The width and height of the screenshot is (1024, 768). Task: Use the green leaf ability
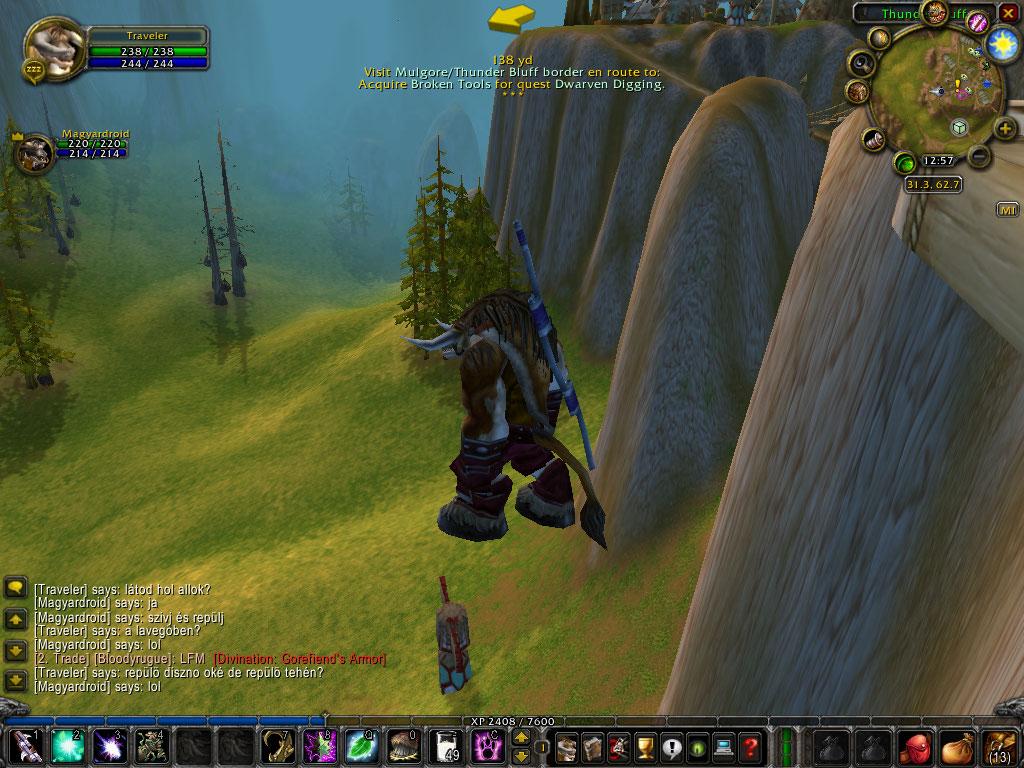point(360,747)
